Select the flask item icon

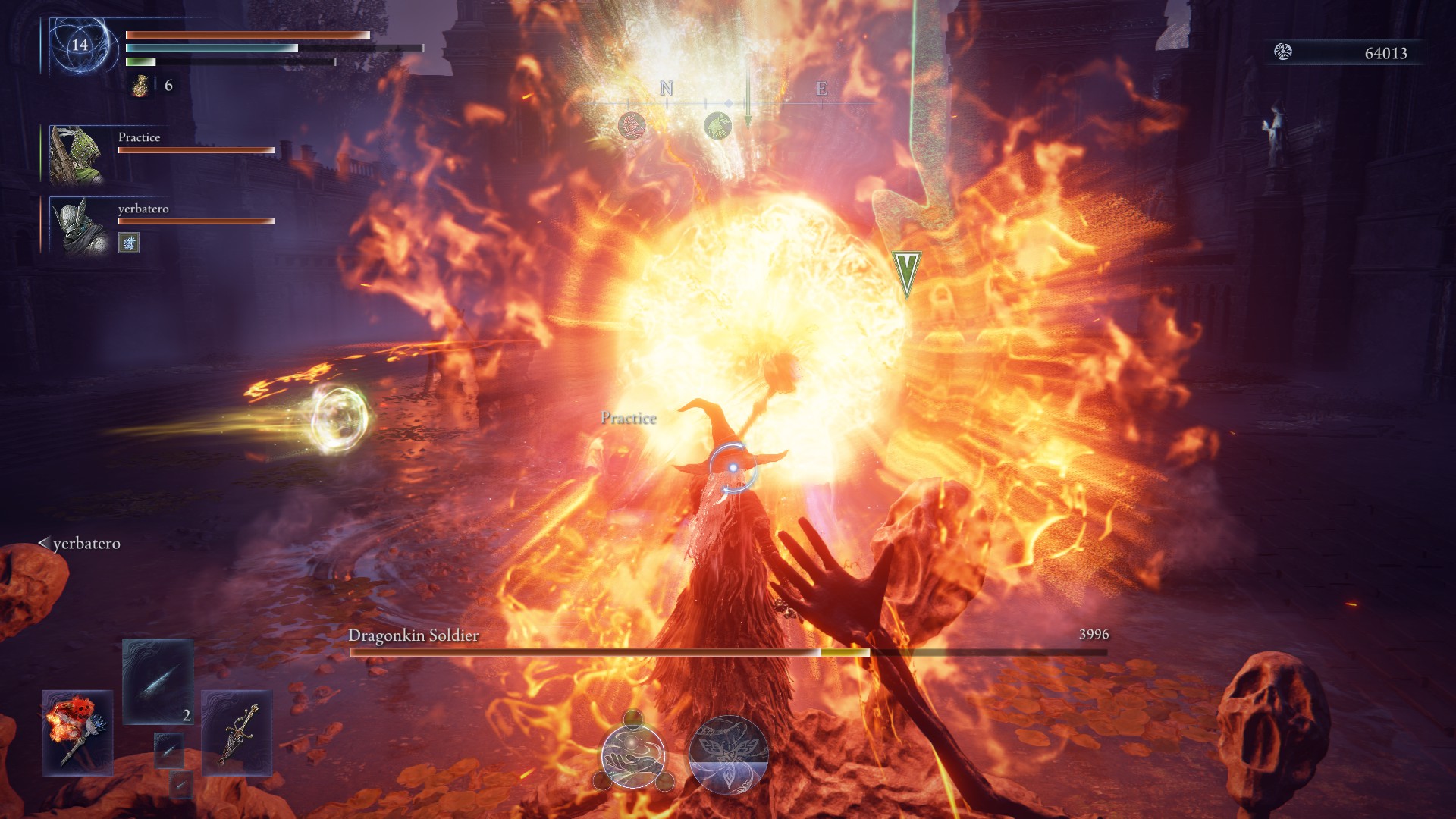point(141,86)
